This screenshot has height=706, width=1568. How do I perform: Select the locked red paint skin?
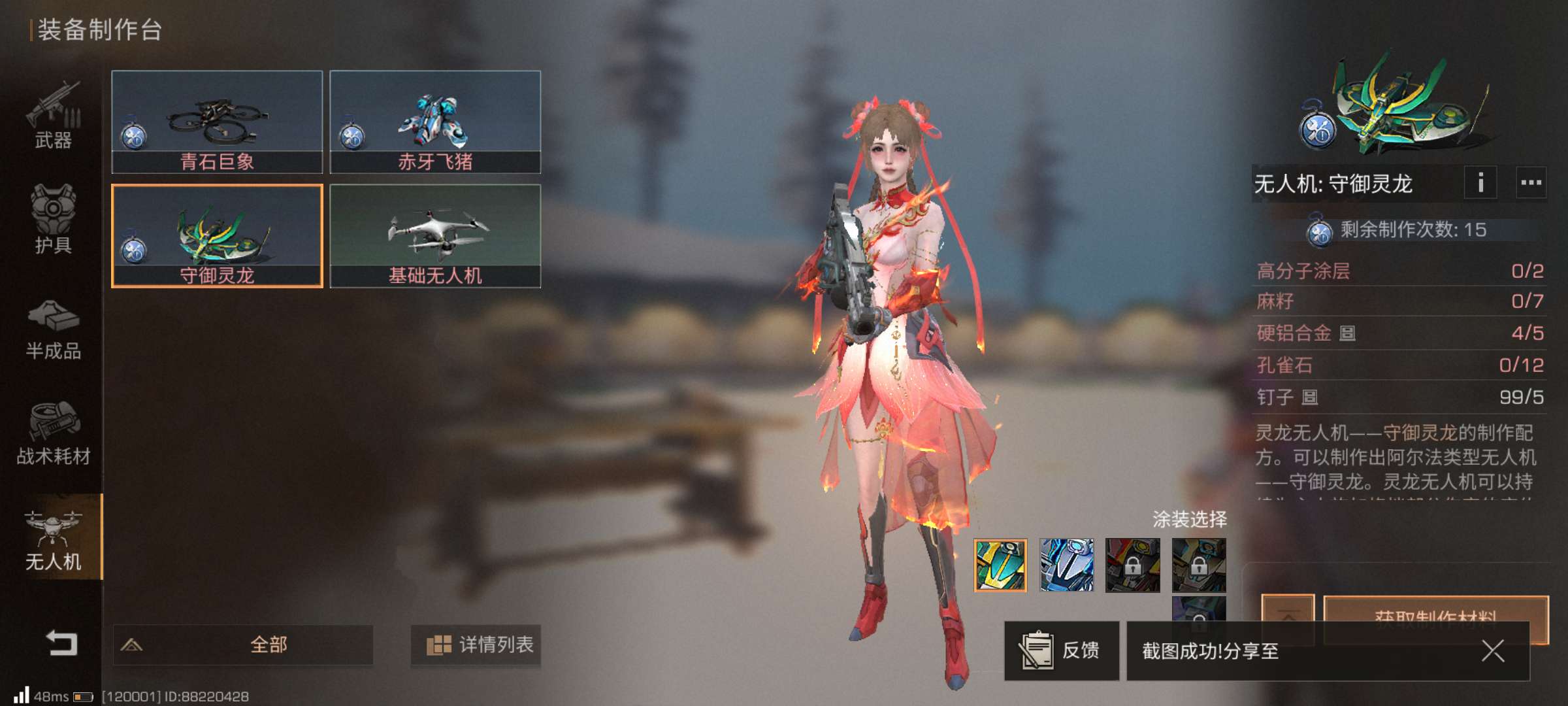click(x=1133, y=565)
